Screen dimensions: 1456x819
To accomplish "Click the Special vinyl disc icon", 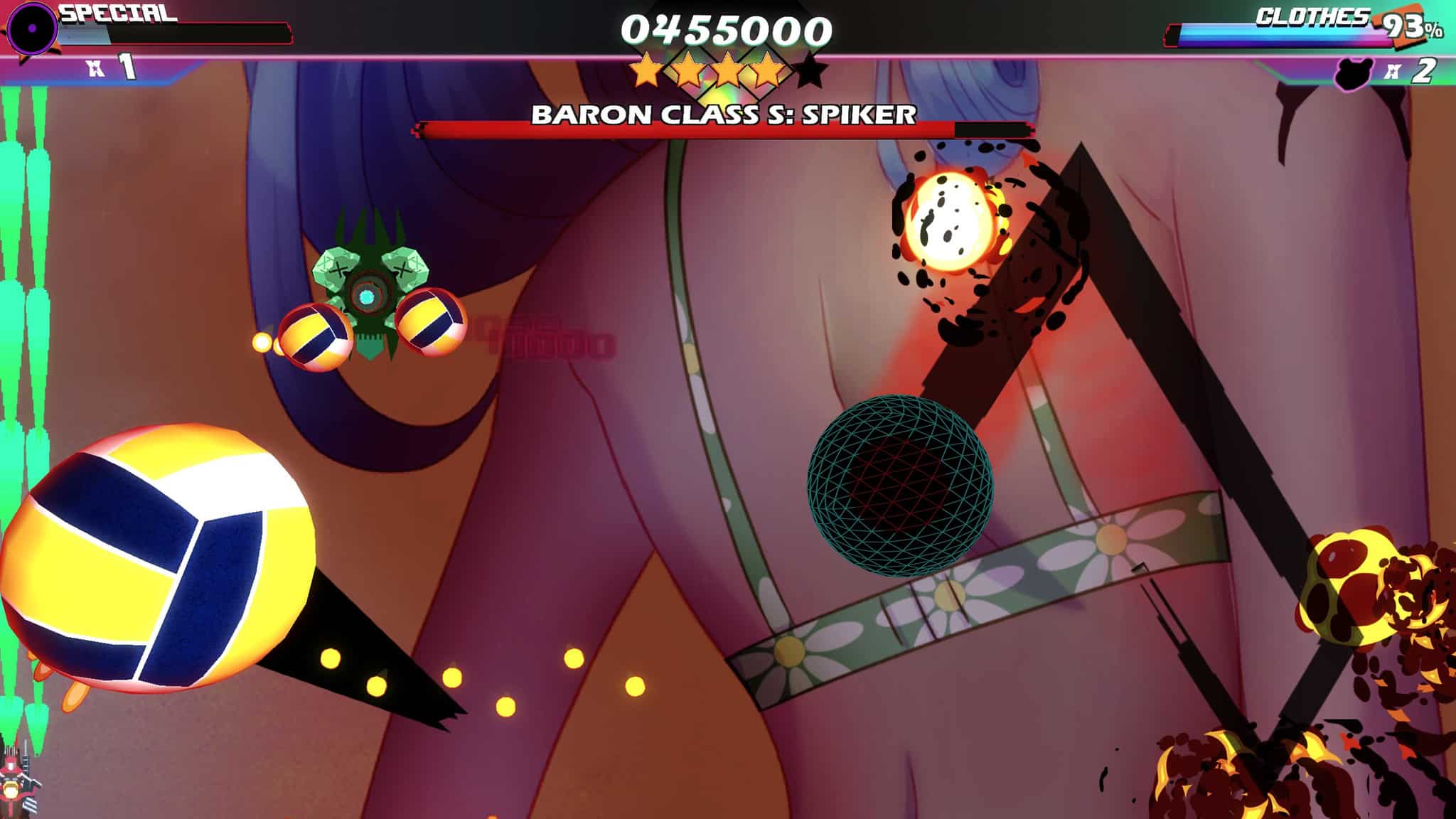I will coord(32,29).
